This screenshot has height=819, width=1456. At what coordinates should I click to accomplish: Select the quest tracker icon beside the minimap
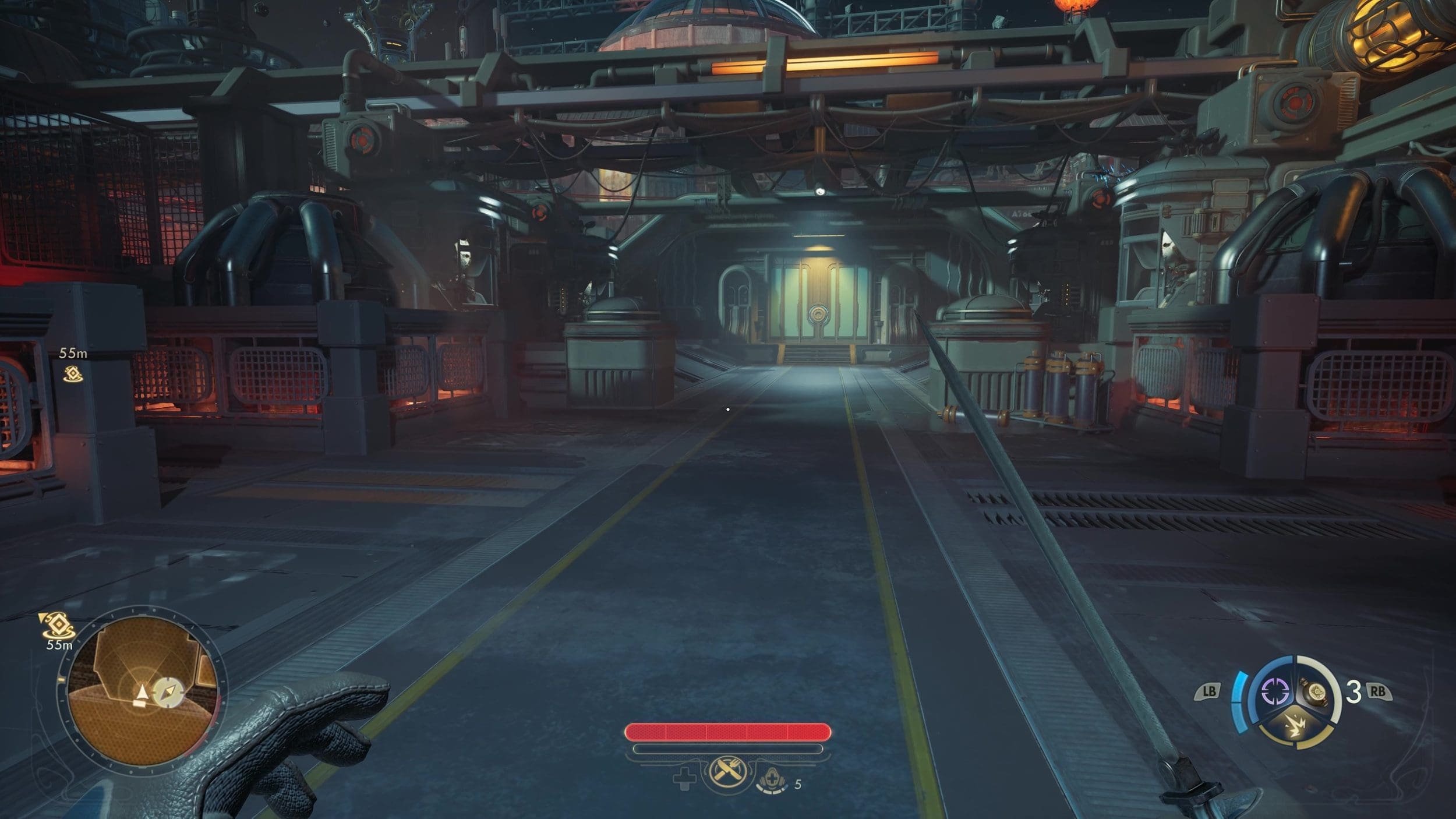[58, 625]
